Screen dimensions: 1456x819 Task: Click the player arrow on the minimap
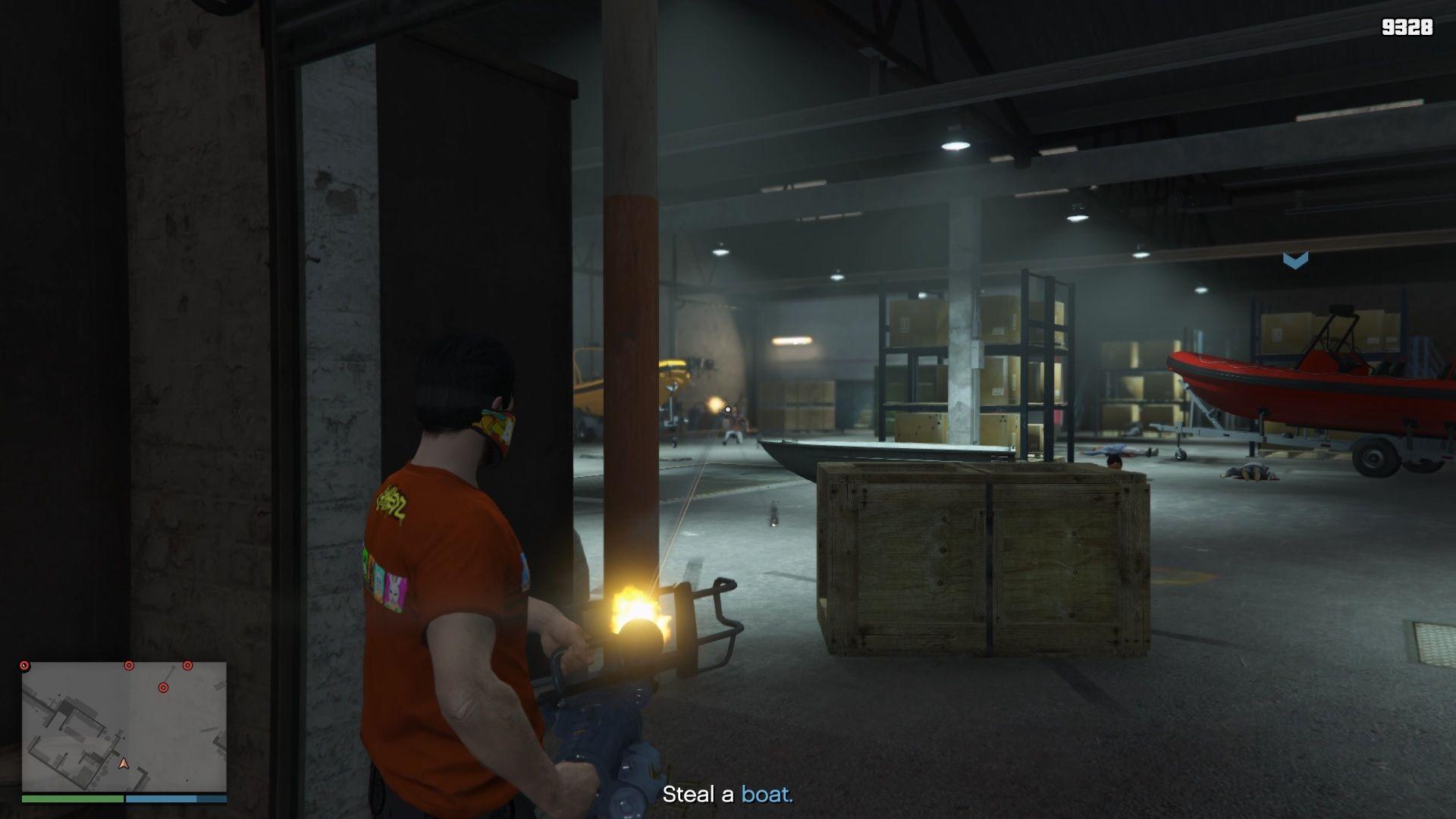click(124, 764)
